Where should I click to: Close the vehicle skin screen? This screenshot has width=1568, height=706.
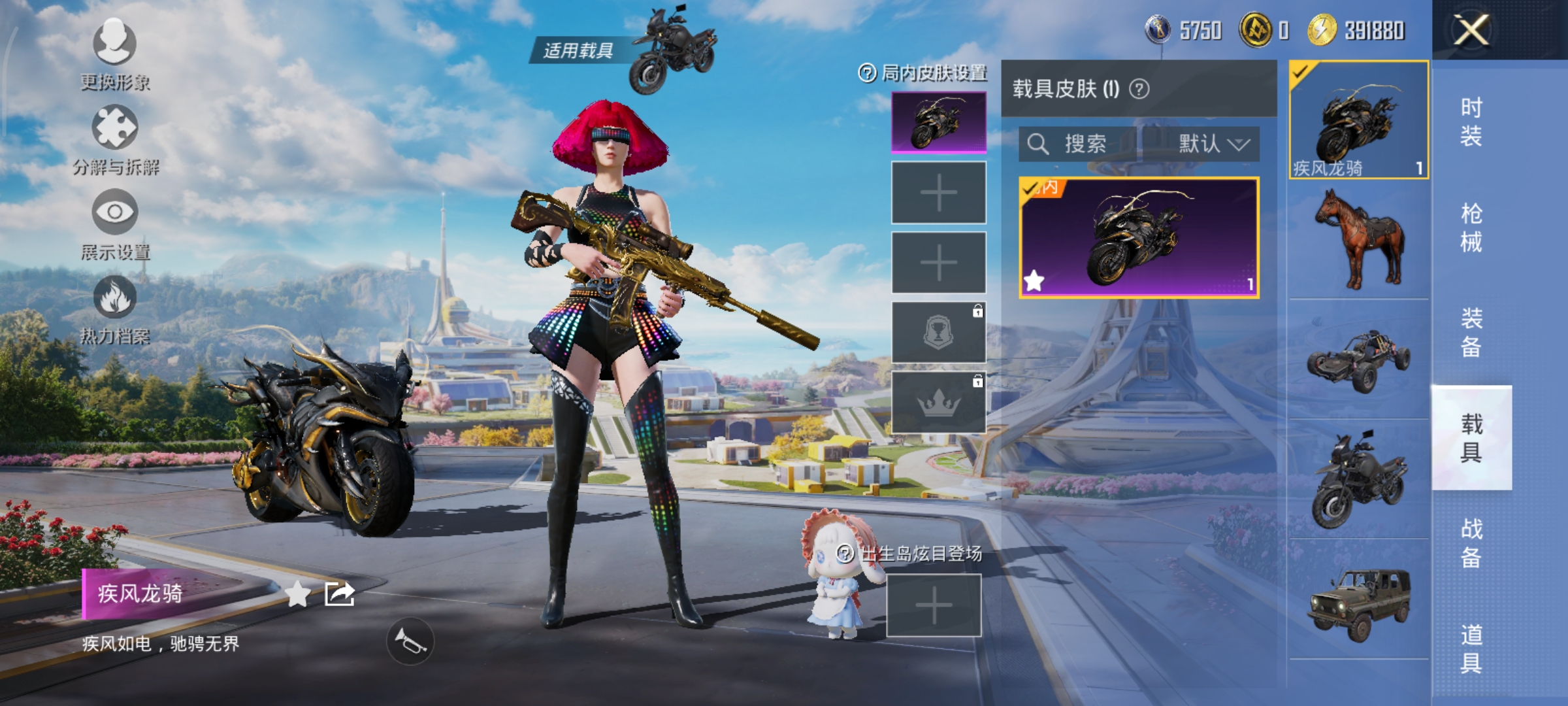(x=1471, y=30)
